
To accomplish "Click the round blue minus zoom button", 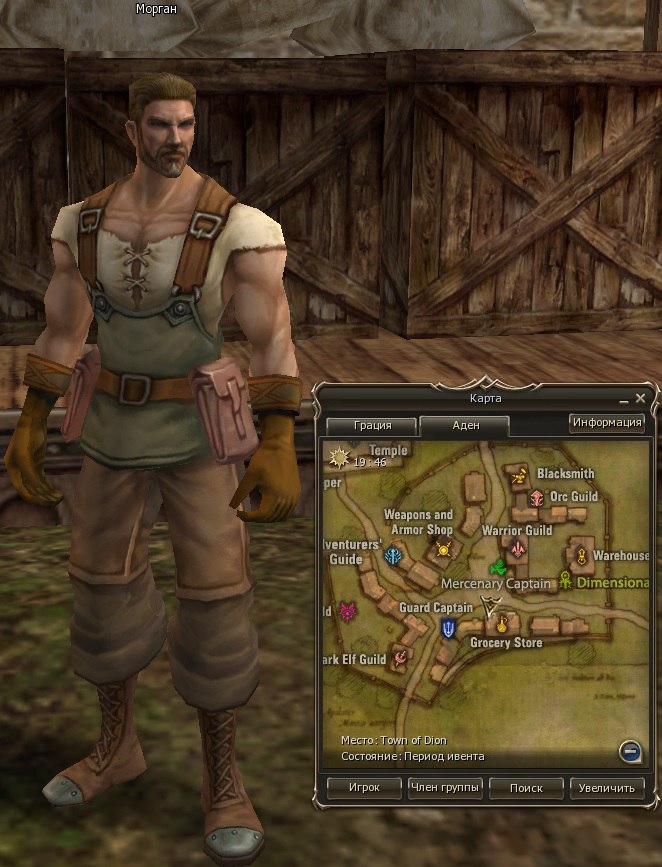I will 629,750.
